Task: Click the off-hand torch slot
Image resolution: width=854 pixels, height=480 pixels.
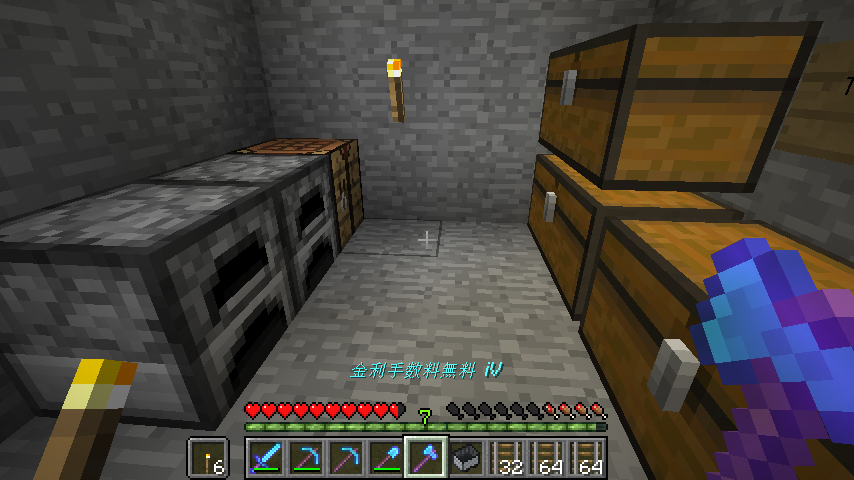Action: pos(208,459)
